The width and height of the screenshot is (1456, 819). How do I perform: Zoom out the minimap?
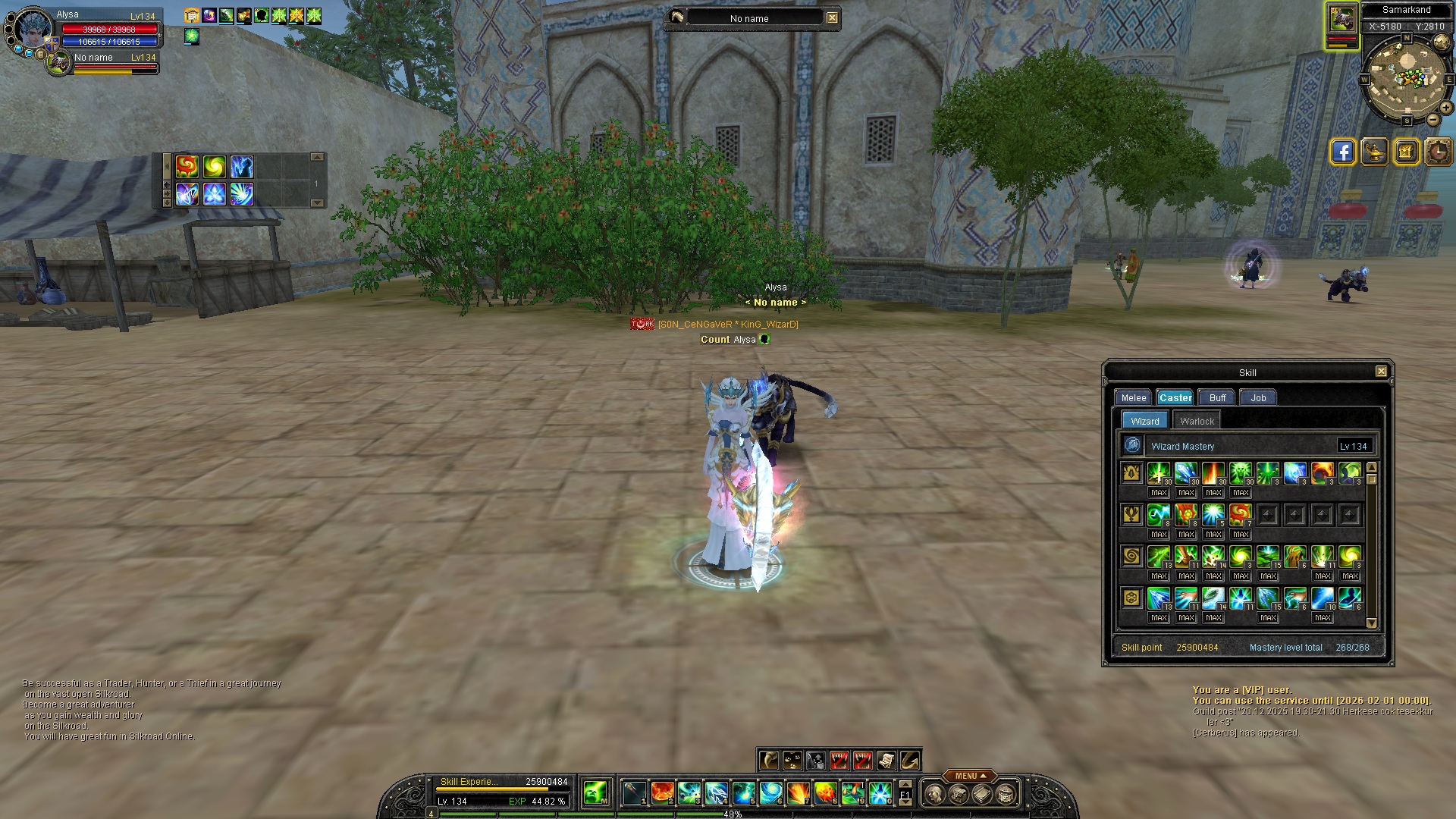click(x=1433, y=120)
